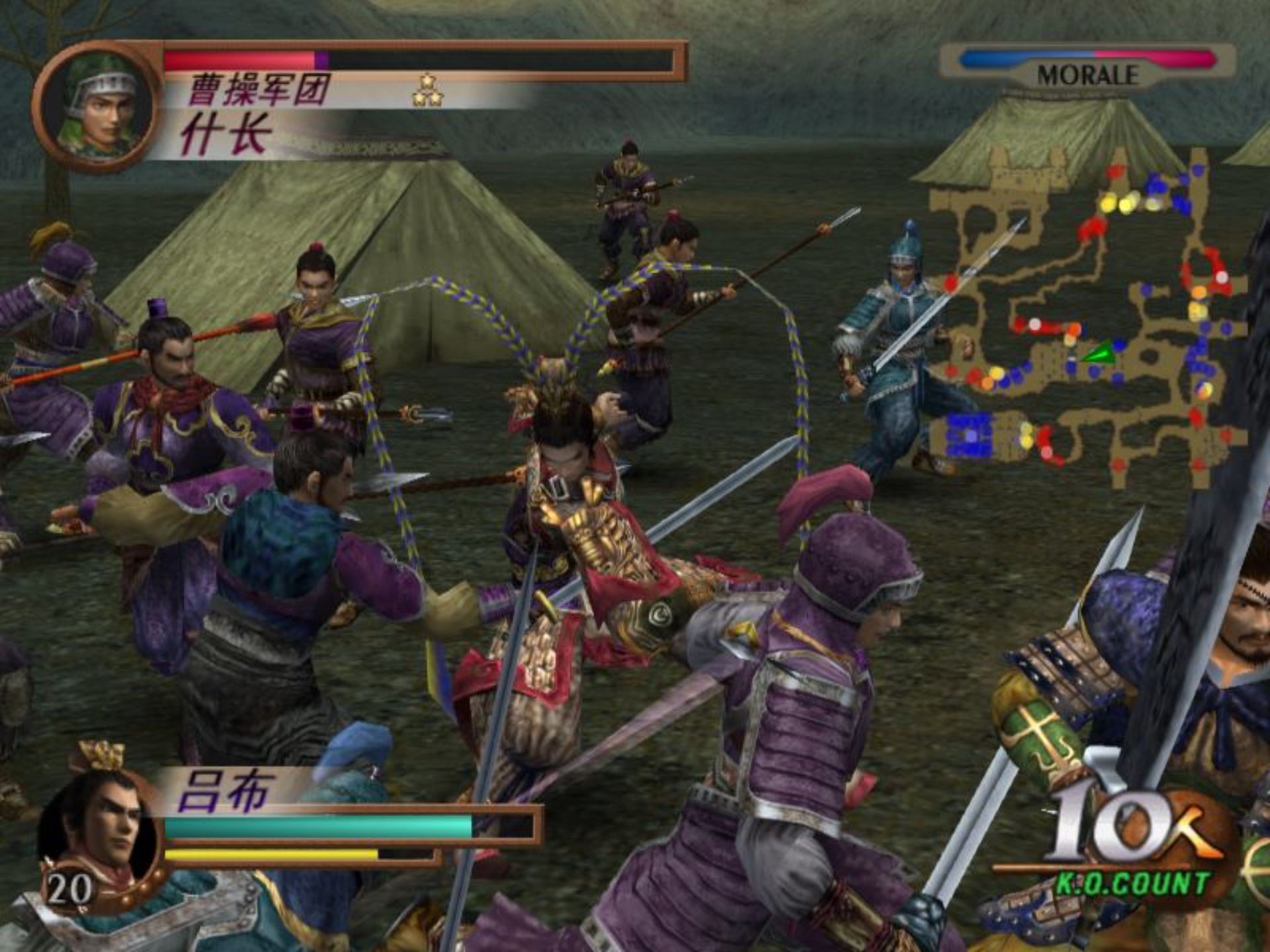Select the blue allied base on the minimap
1270x952 pixels.
pyautogui.click(x=970, y=434)
